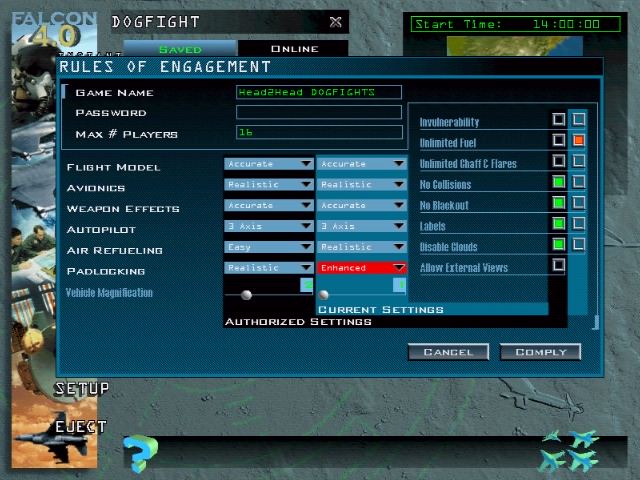Cancel the Rules of Engagement dialog

click(448, 352)
